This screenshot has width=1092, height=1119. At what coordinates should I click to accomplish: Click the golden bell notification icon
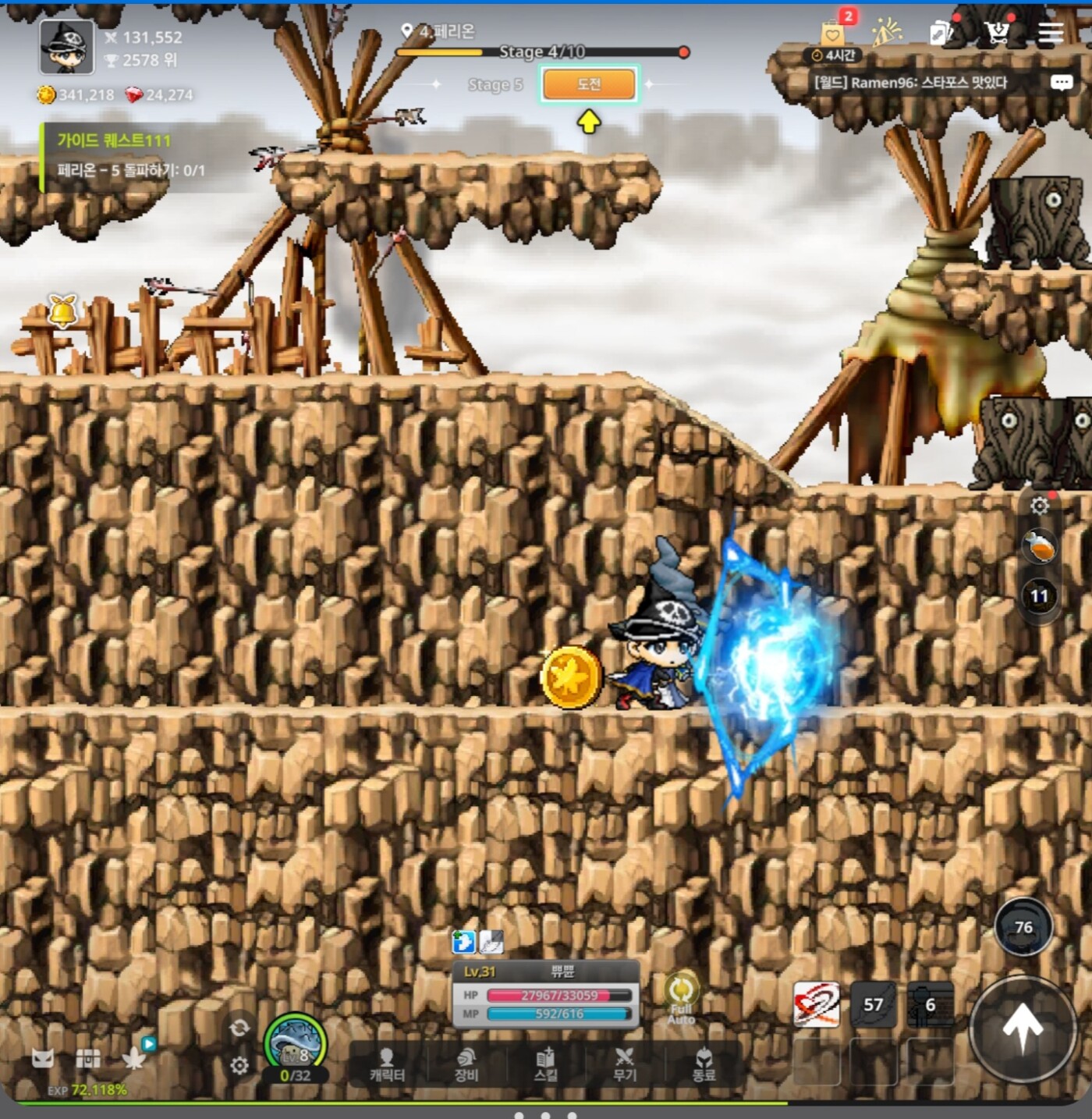click(62, 311)
